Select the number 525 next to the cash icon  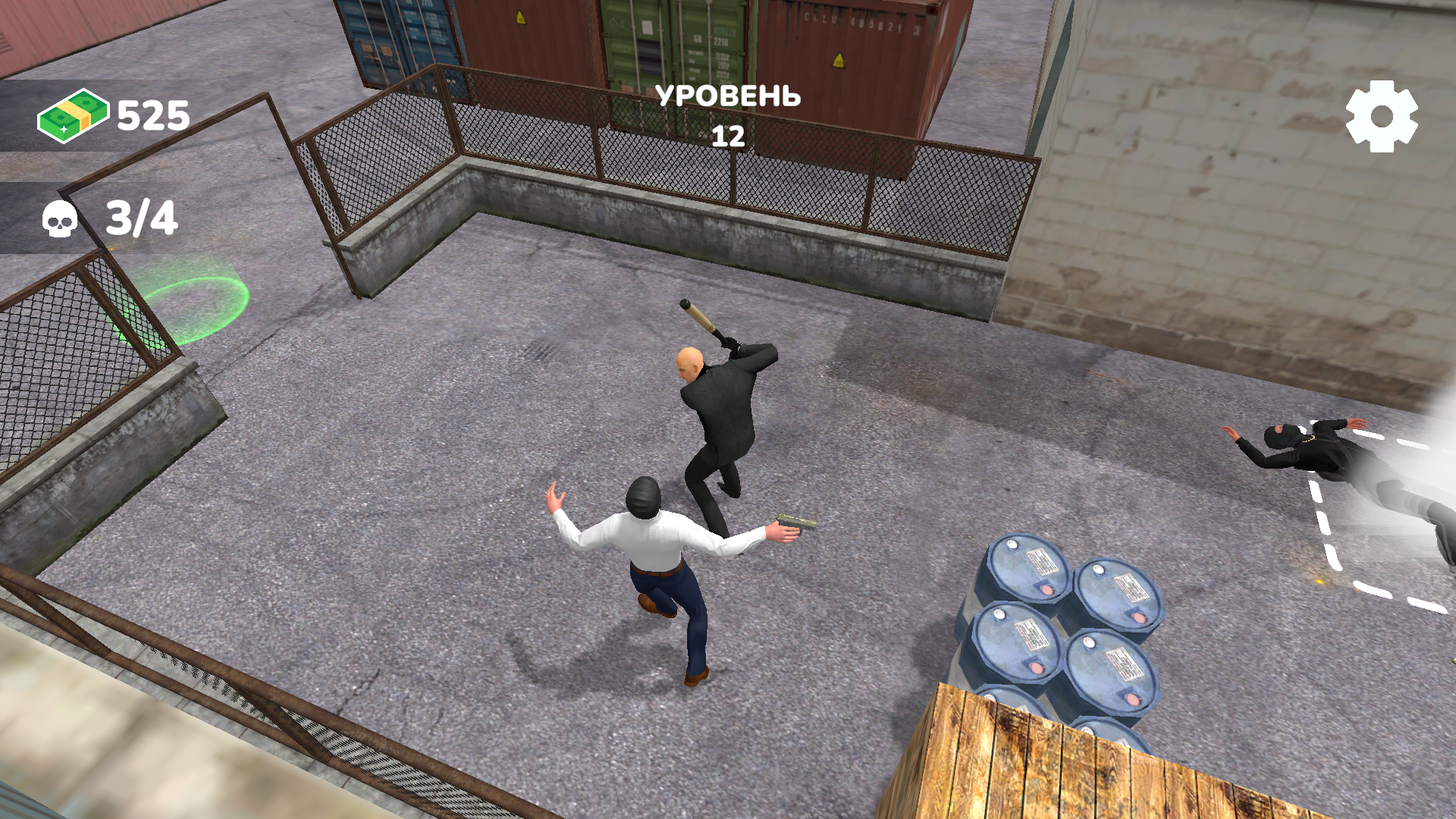[x=149, y=115]
